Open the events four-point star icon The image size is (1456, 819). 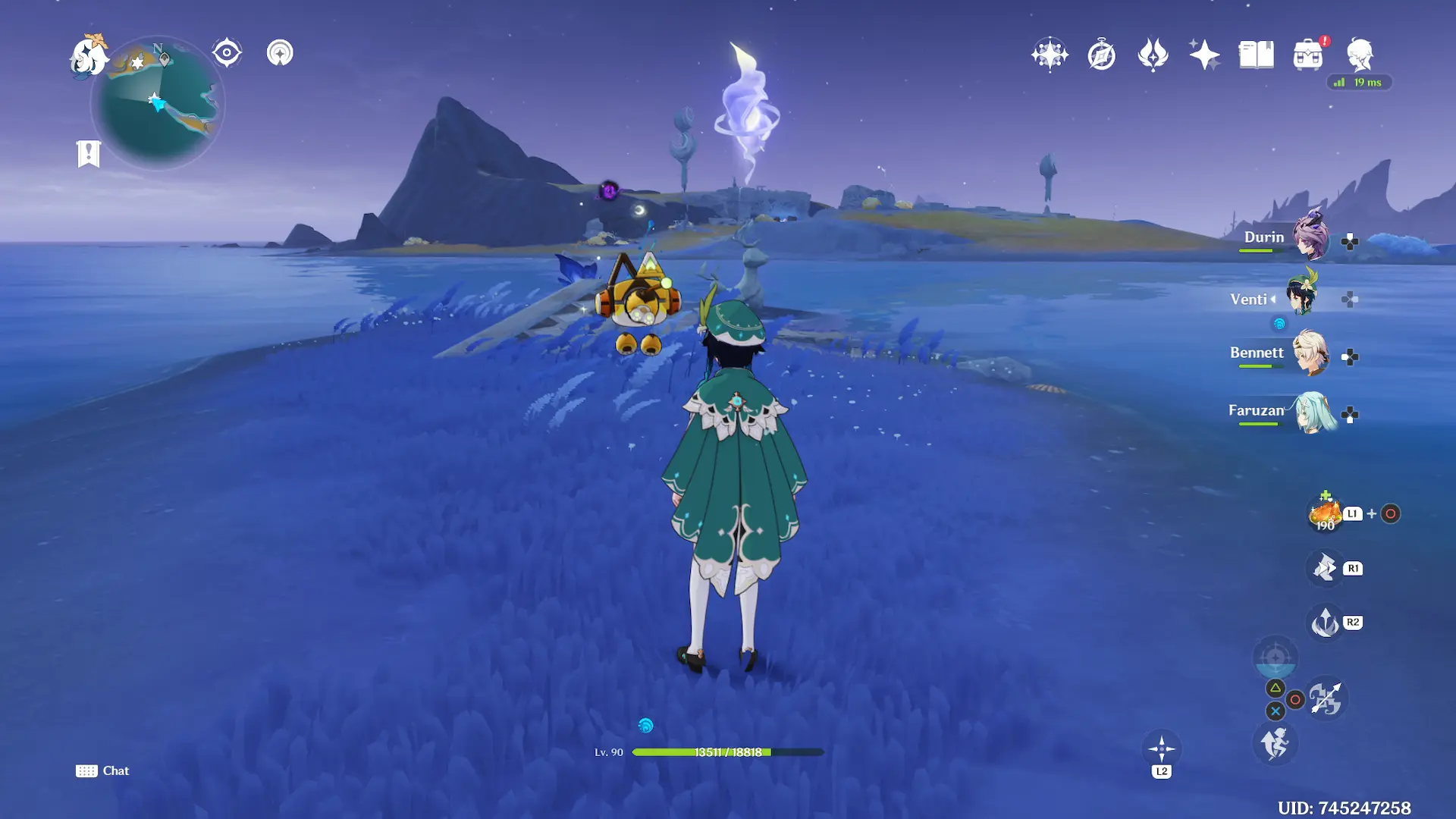pyautogui.click(x=1204, y=55)
